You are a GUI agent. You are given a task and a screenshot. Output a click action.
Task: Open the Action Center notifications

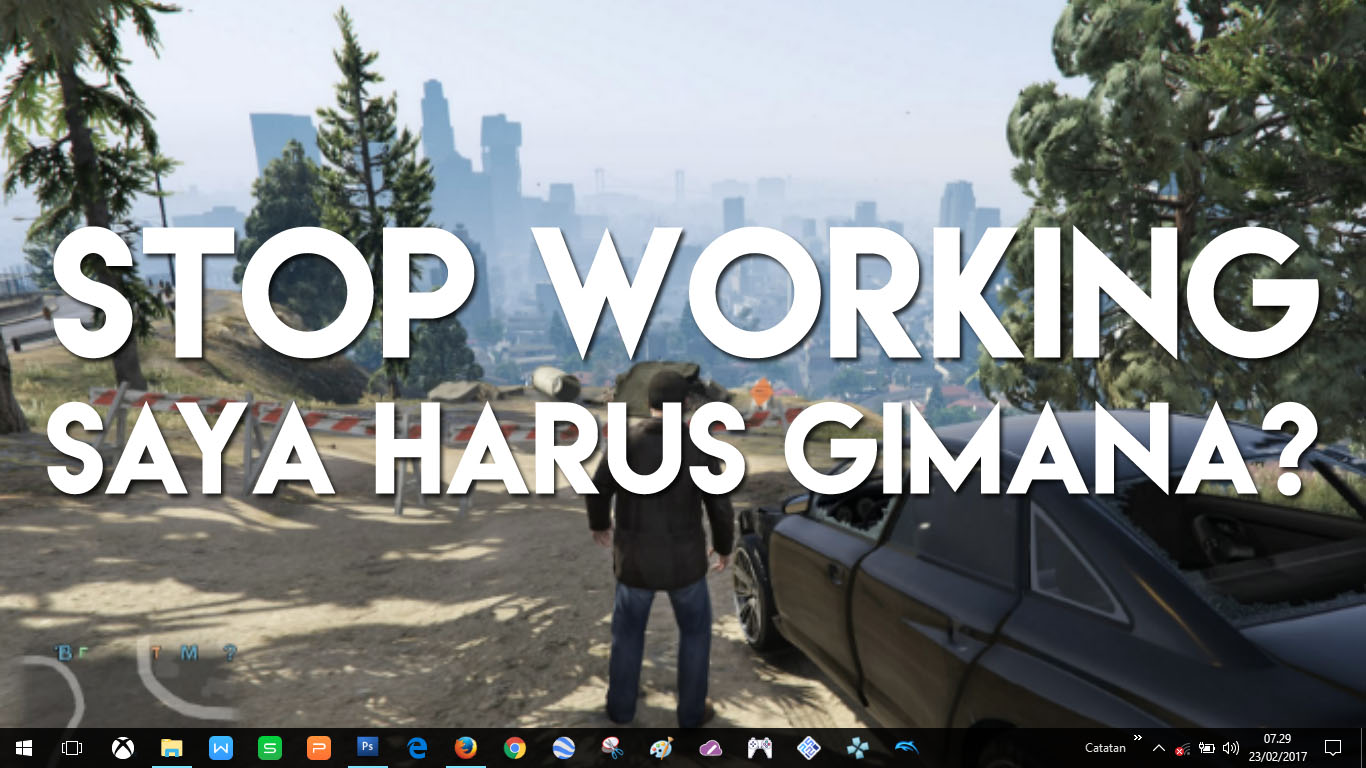tap(1332, 748)
